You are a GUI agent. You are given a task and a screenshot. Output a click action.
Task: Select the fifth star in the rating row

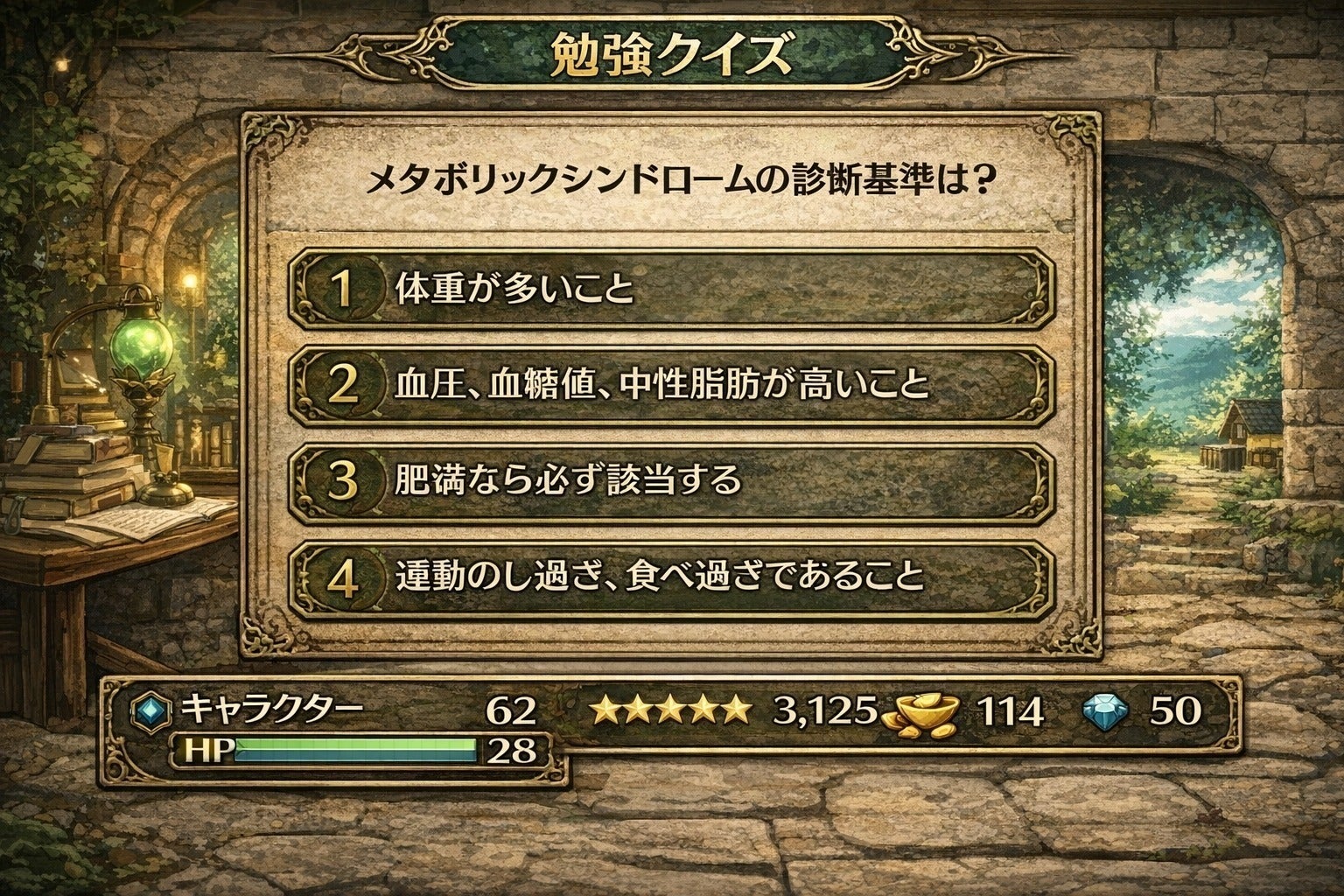[x=736, y=708]
